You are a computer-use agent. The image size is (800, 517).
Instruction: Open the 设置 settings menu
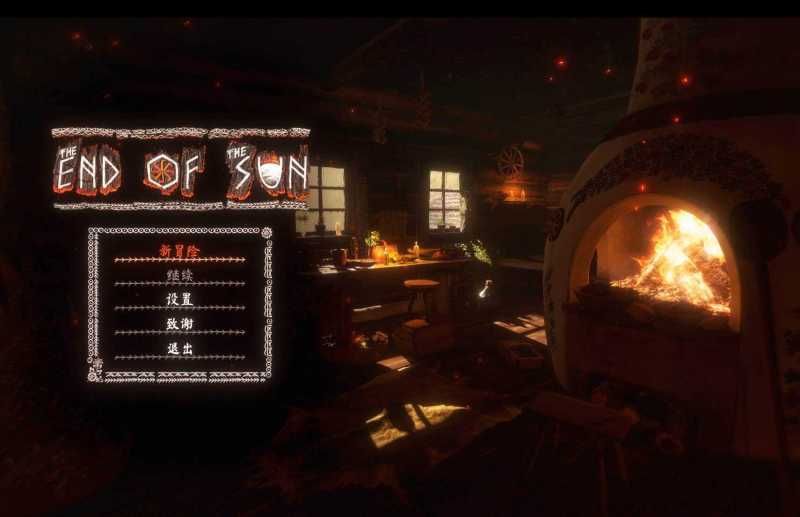click(x=180, y=299)
